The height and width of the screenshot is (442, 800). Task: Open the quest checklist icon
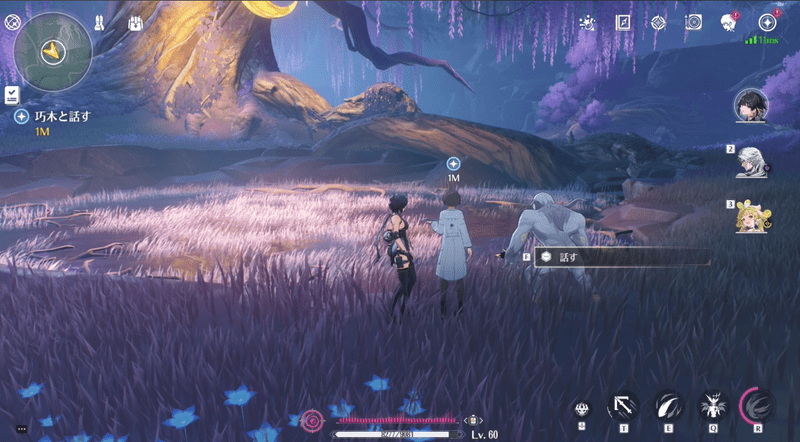pyautogui.click(x=10, y=94)
